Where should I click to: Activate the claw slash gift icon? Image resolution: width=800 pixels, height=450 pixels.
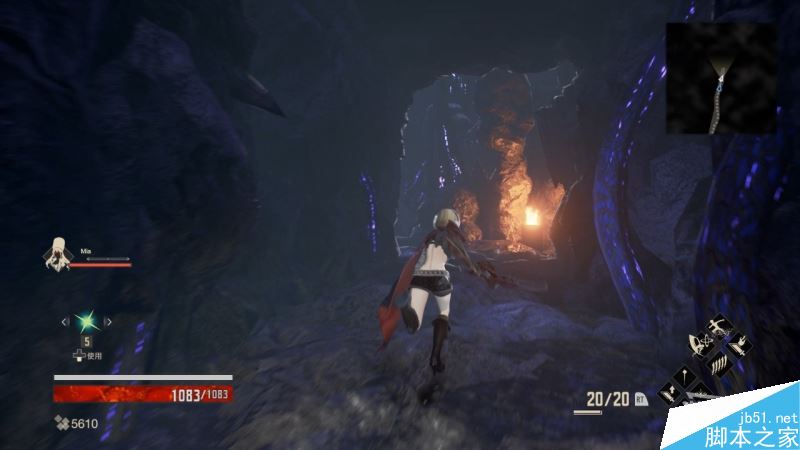click(719, 365)
